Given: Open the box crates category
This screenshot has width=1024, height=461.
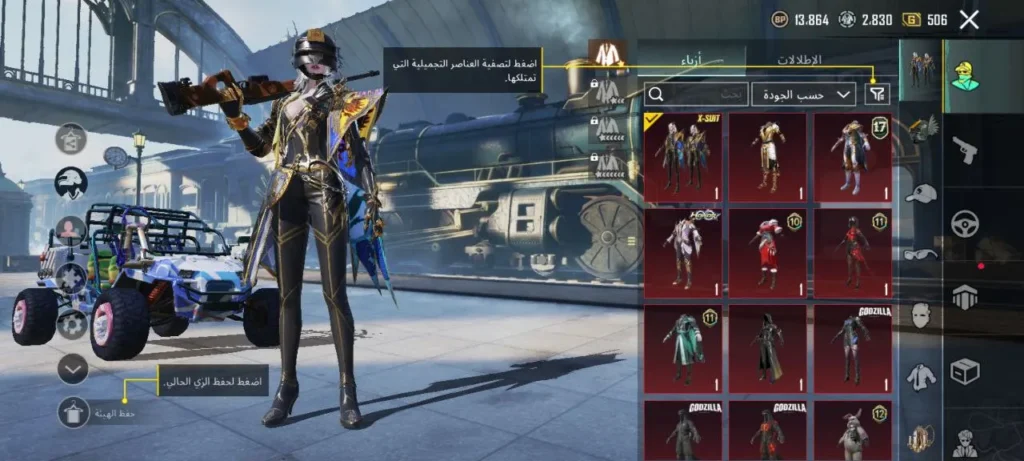Looking at the screenshot, I should click(965, 371).
